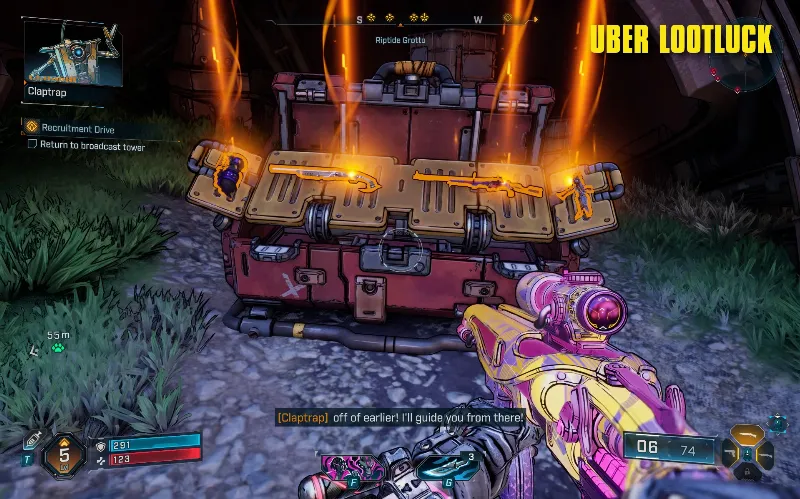This screenshot has height=499, width=800.
Task: Tick the Return to broadcast tower objective
Action: (32, 146)
